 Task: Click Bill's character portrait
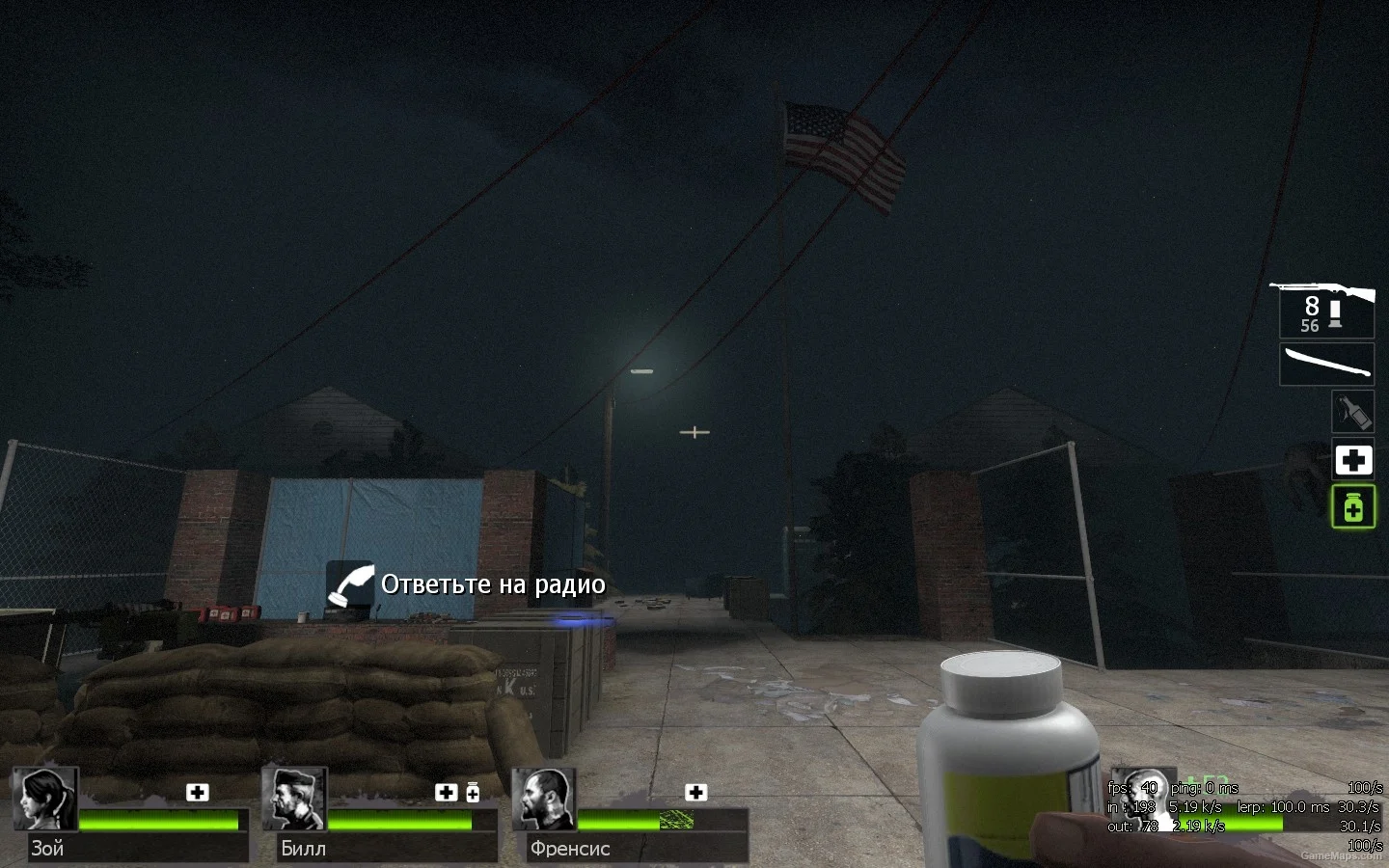[x=295, y=799]
